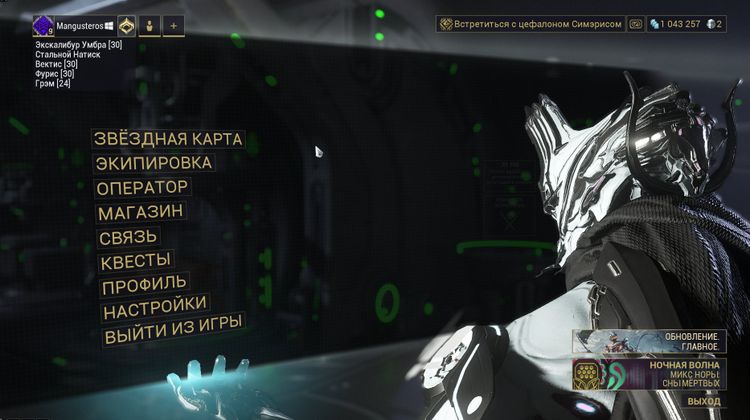
Task: View the ПРОФИЛЬ page
Action: click(x=143, y=285)
